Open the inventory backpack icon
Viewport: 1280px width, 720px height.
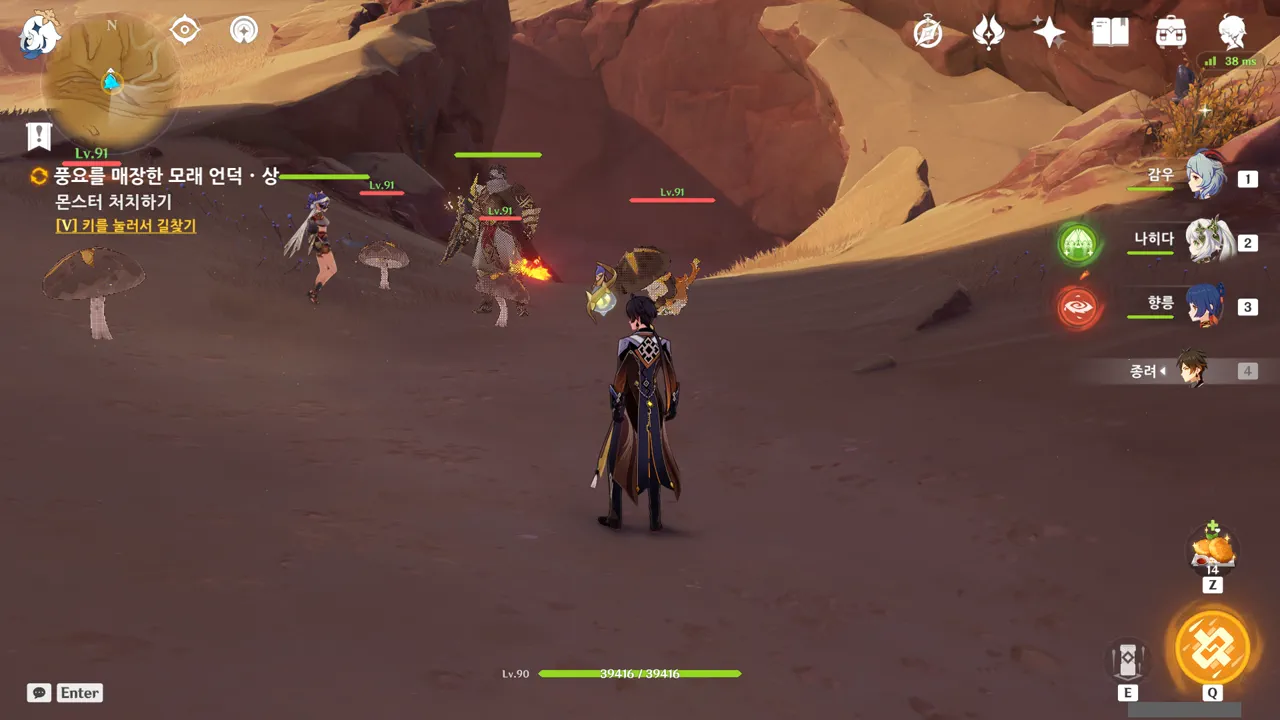(1171, 33)
